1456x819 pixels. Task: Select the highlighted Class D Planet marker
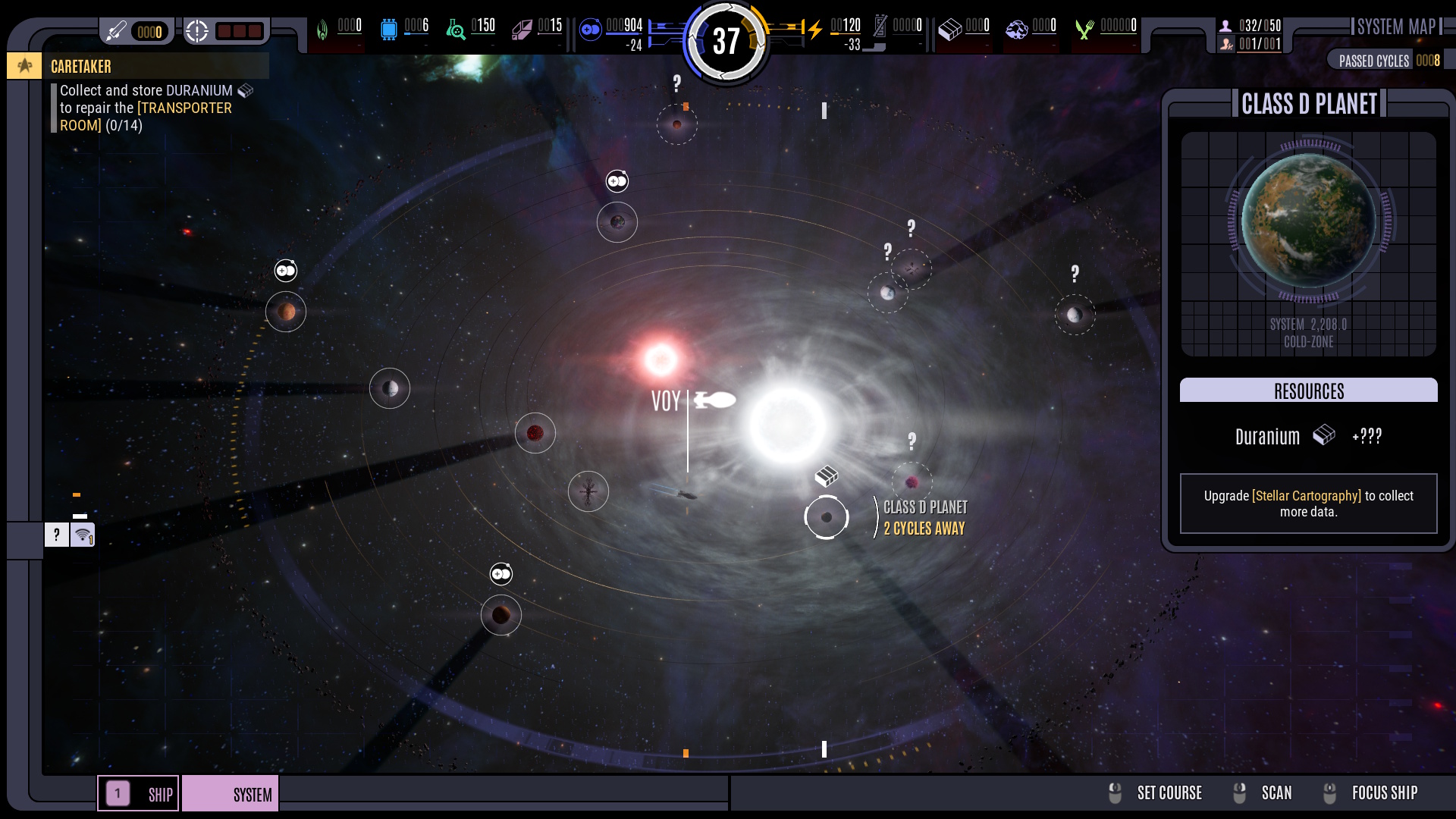coord(826,517)
